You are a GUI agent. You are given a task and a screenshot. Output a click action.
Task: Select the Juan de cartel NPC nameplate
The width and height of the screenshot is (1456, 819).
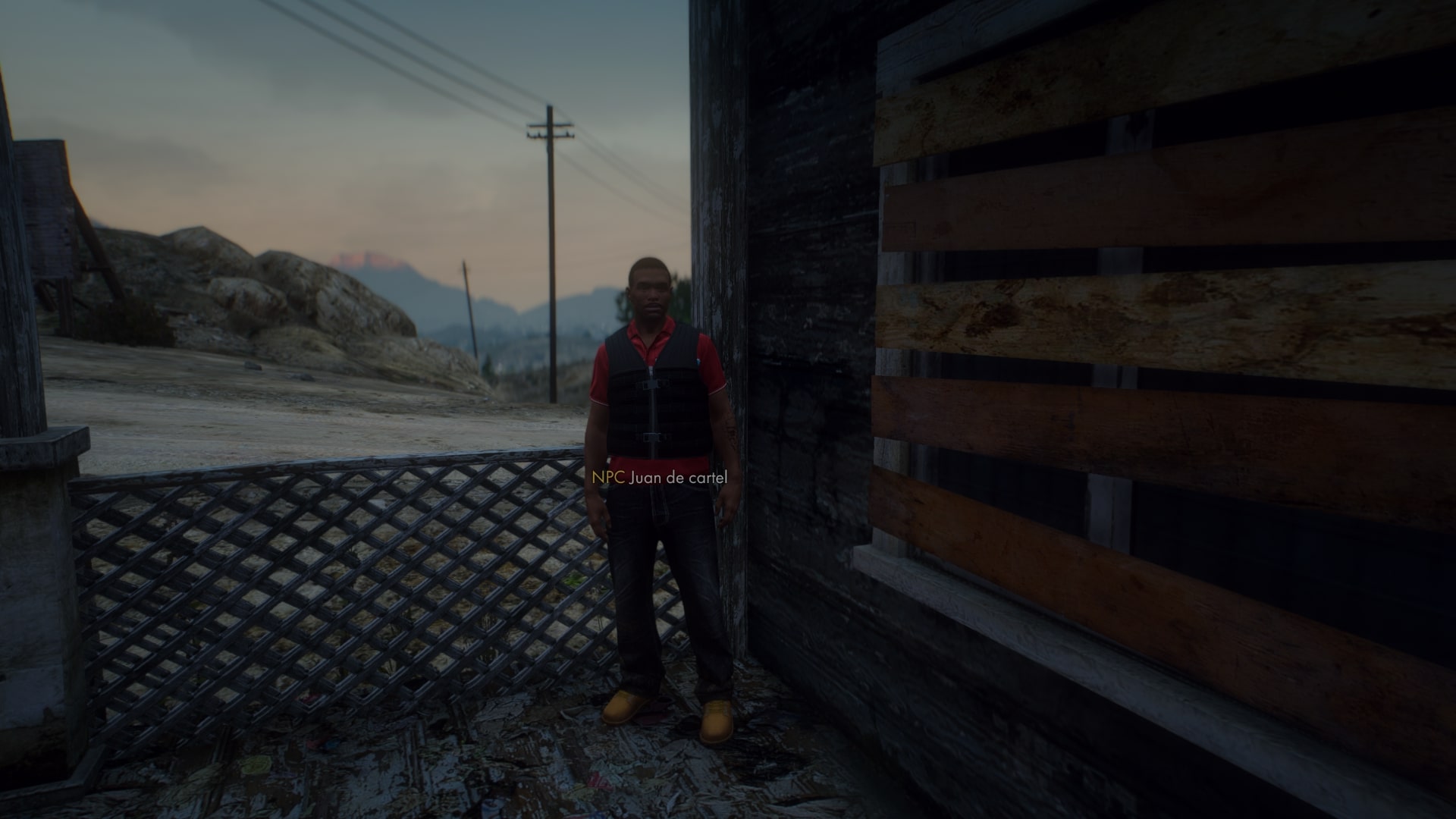pos(660,477)
